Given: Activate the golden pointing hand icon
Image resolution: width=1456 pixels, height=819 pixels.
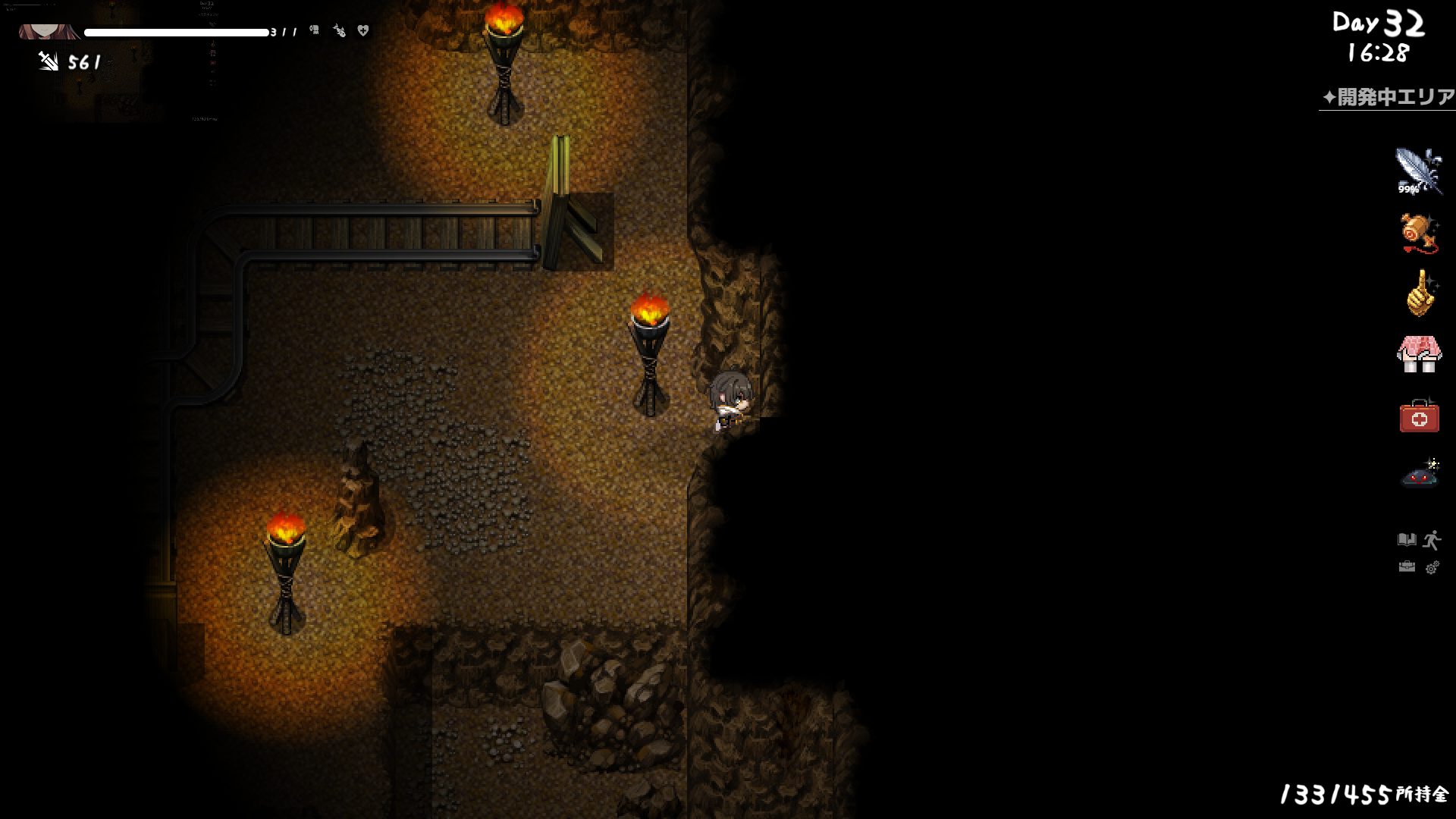Looking at the screenshot, I should click(x=1419, y=293).
